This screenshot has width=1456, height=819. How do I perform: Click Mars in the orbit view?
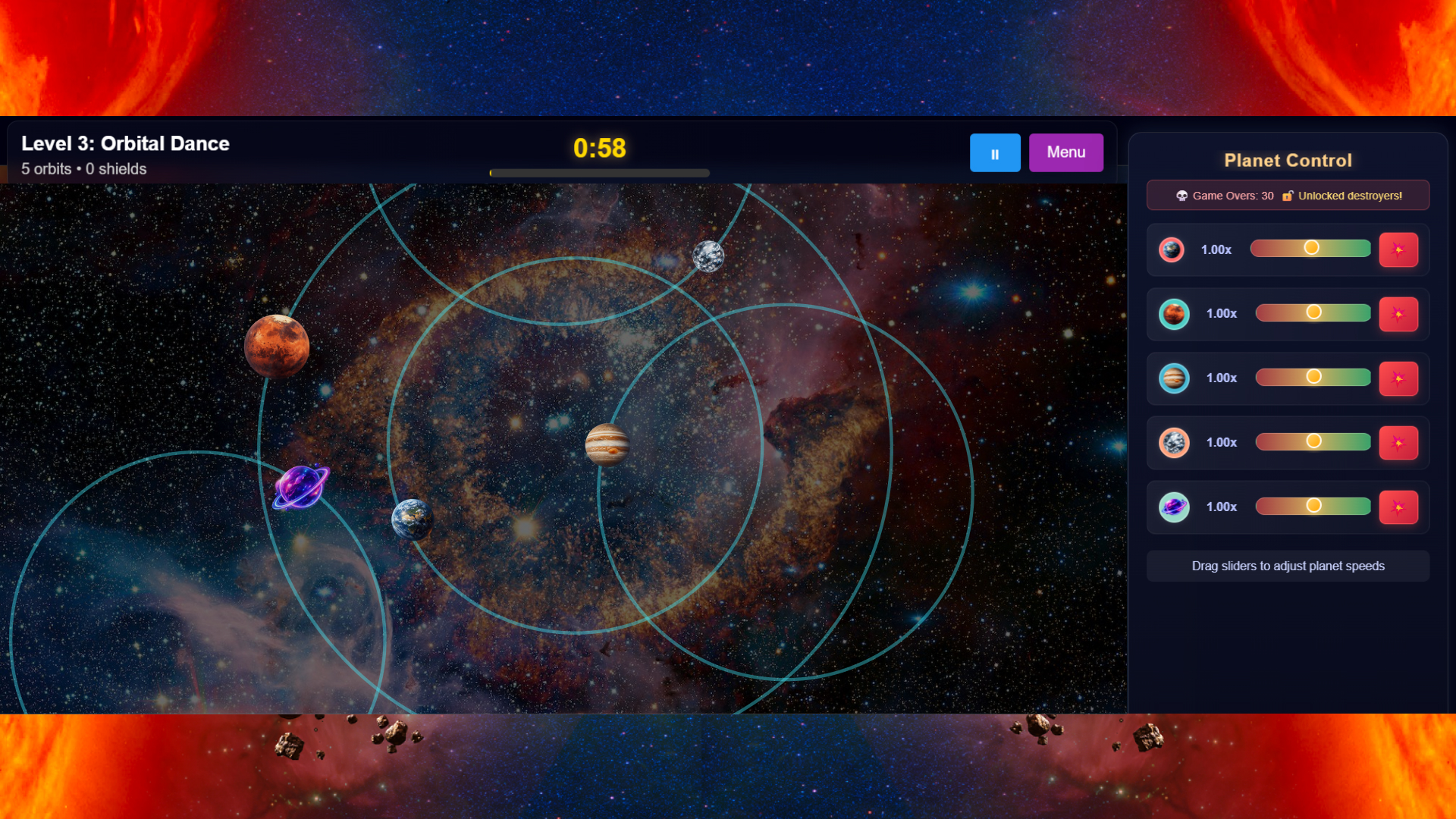tap(278, 346)
